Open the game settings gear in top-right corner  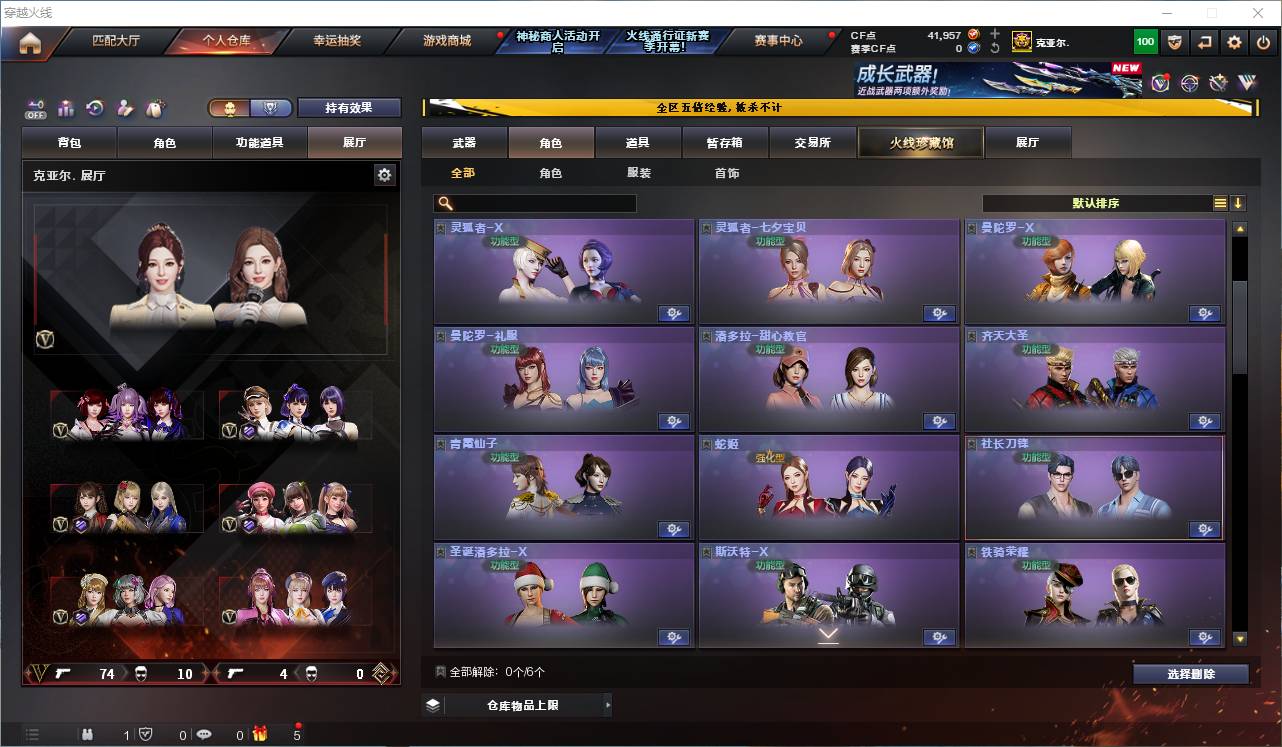tap(1235, 41)
